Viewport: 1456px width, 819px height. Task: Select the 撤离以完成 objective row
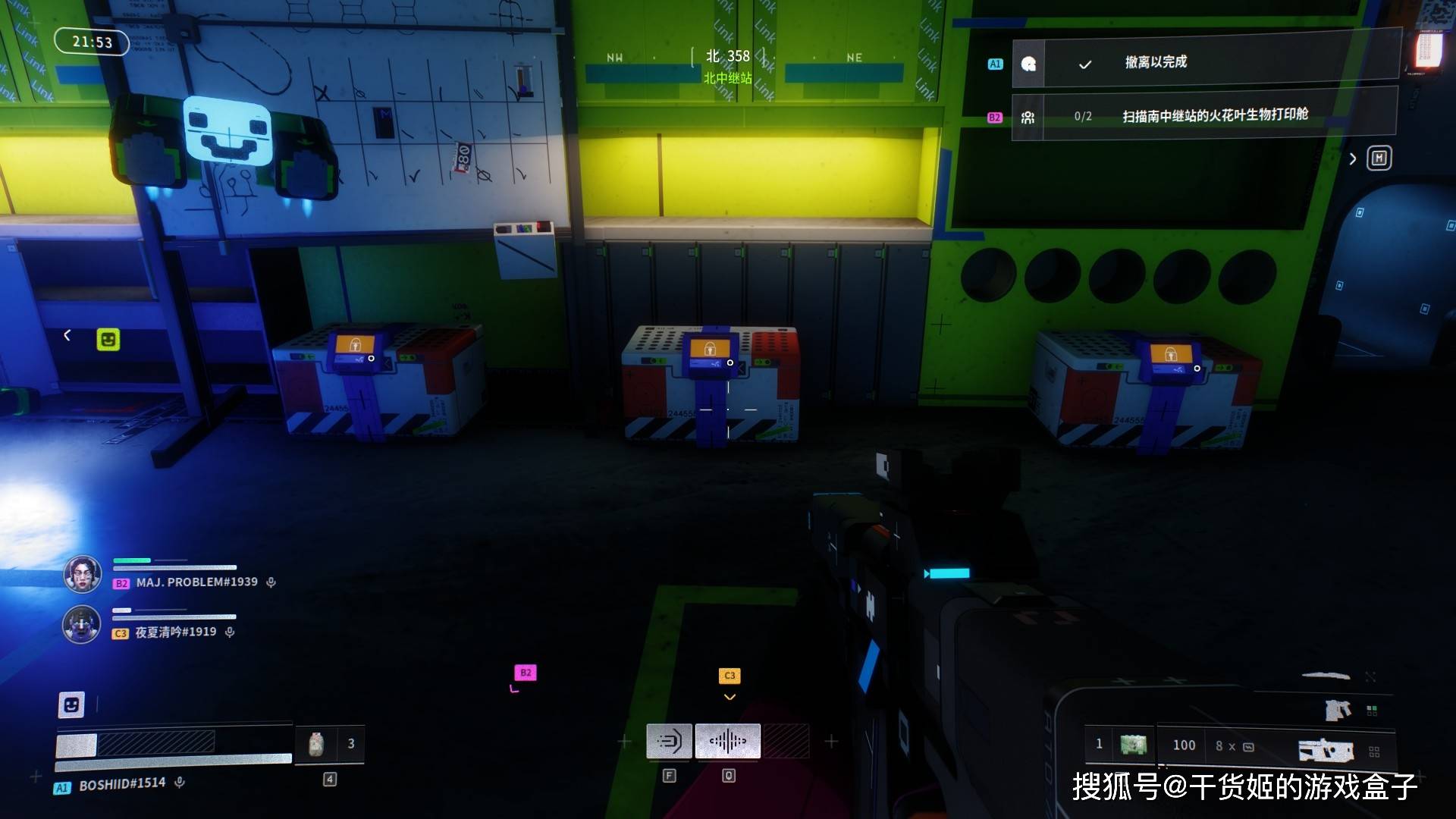(x=1206, y=61)
